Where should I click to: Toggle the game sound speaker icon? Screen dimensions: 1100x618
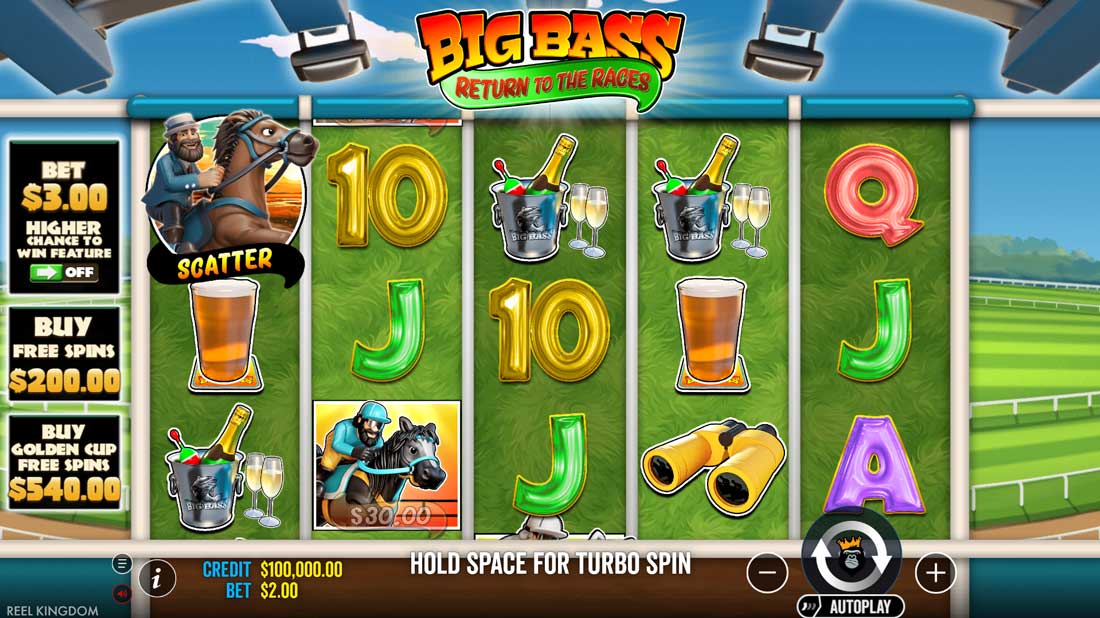tap(122, 593)
